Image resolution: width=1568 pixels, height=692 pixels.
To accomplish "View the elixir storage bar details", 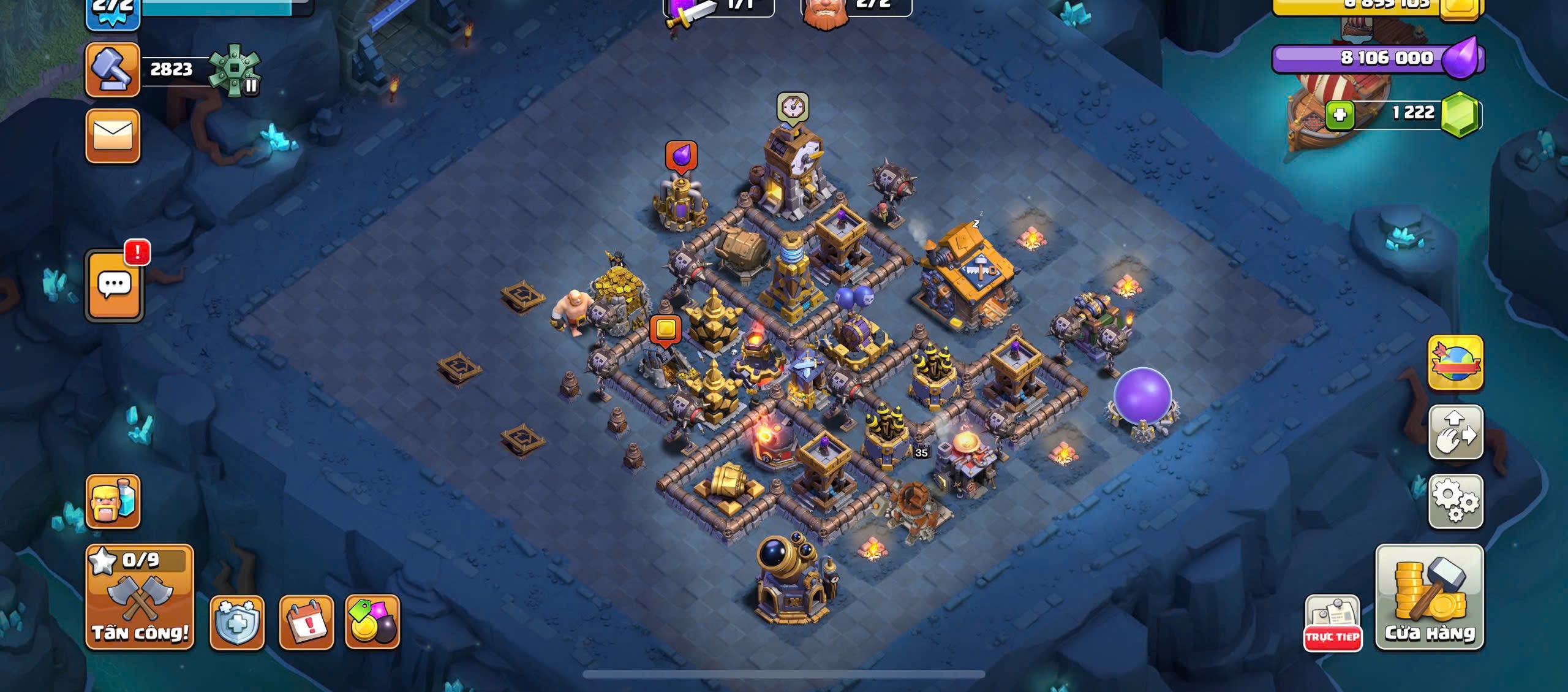I will pos(1378,59).
